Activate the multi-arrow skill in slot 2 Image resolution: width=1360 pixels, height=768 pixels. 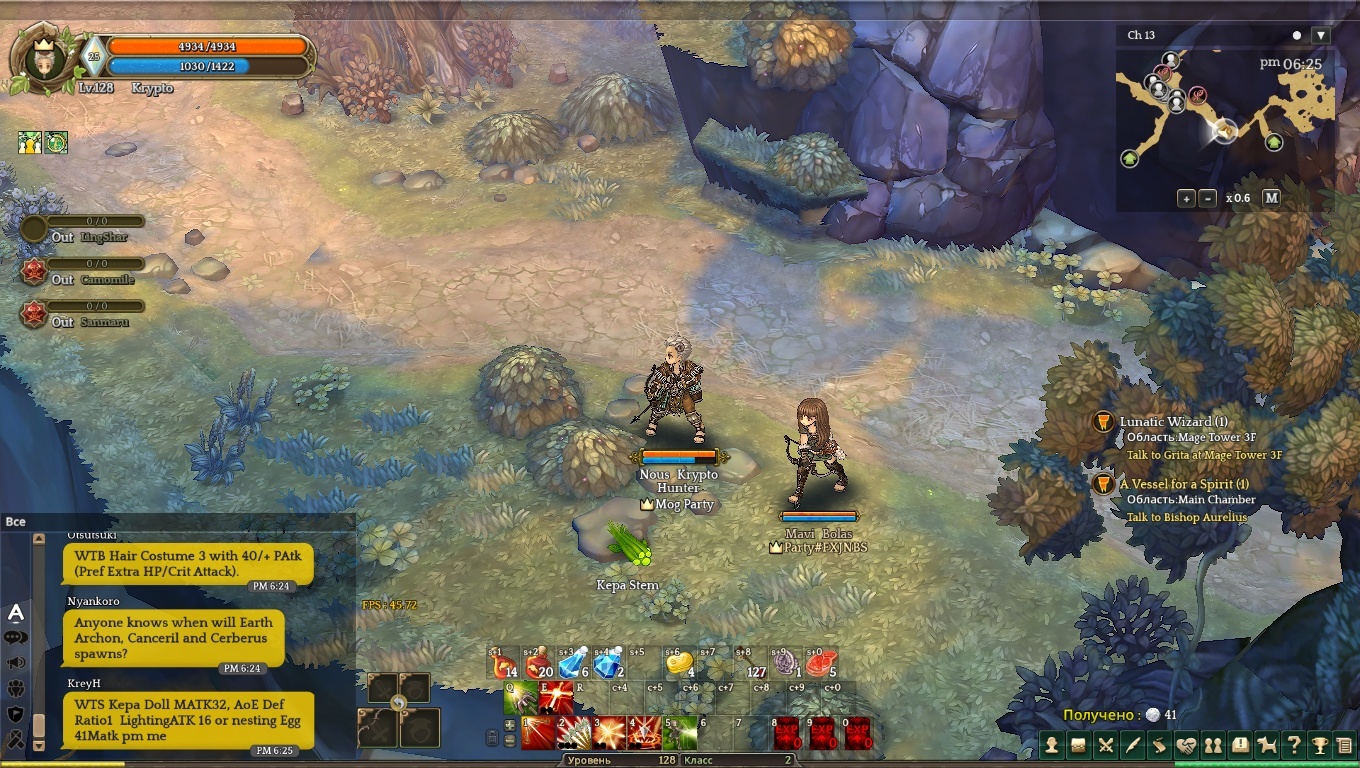click(574, 734)
